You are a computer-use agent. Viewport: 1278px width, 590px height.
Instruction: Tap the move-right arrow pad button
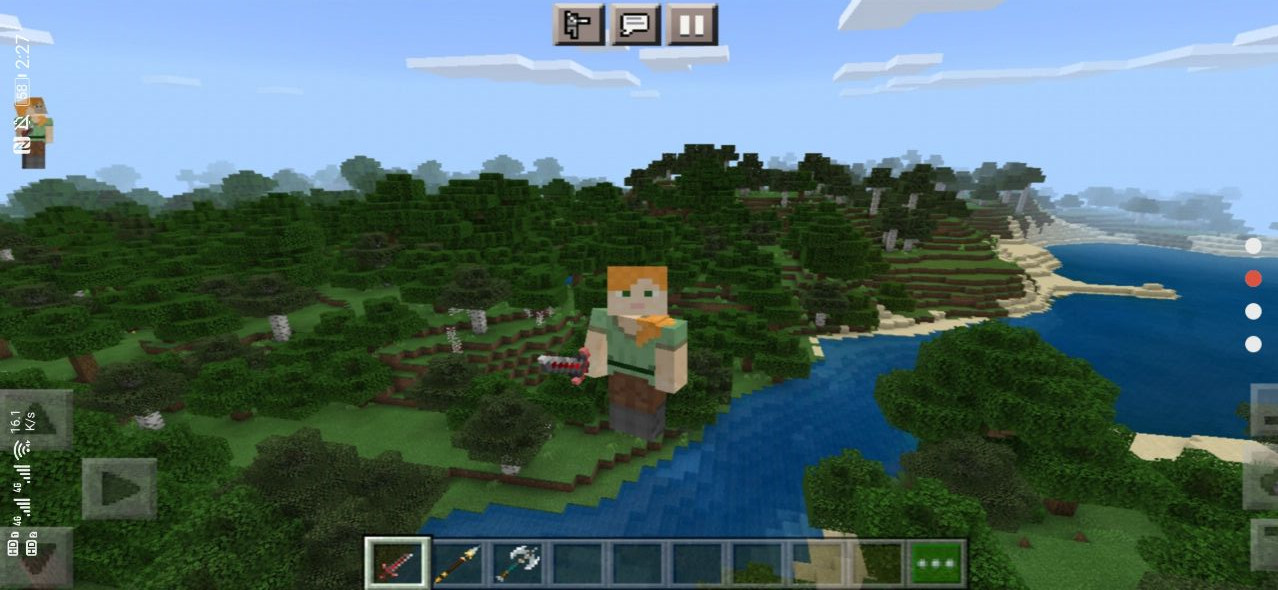(119, 488)
